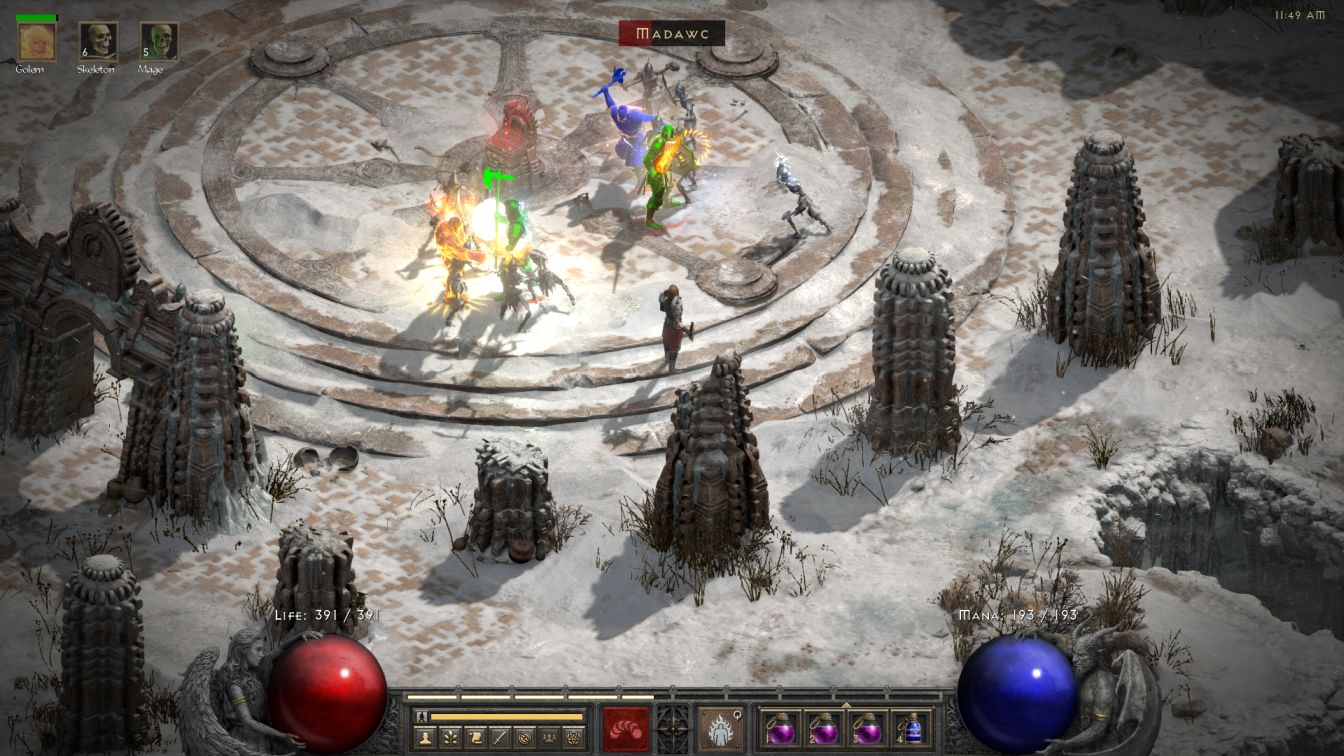The width and height of the screenshot is (1344, 756).
Task: Drink the blue mana potion in slot 4
Action: (911, 728)
